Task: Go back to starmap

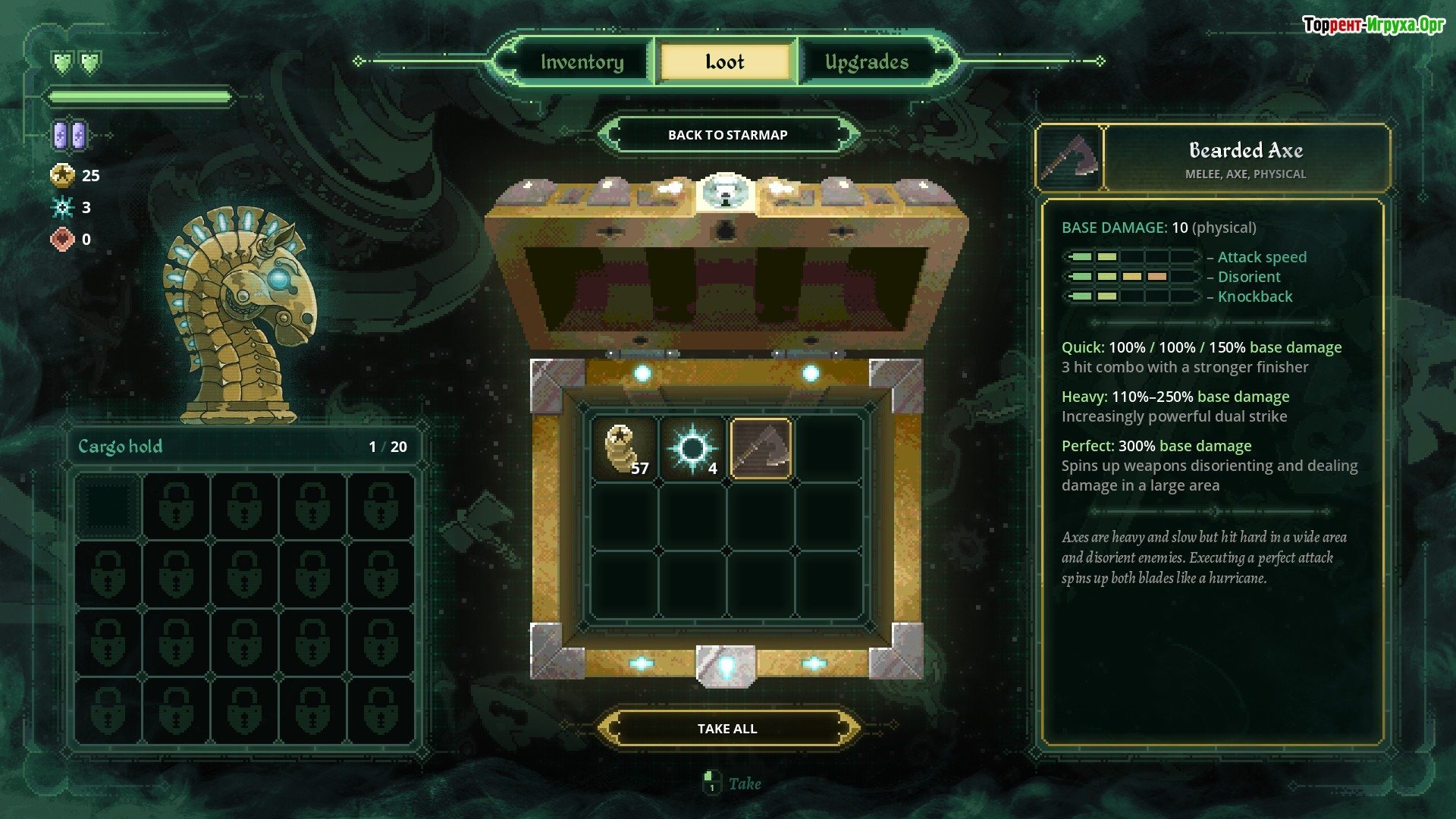Action: tap(727, 135)
